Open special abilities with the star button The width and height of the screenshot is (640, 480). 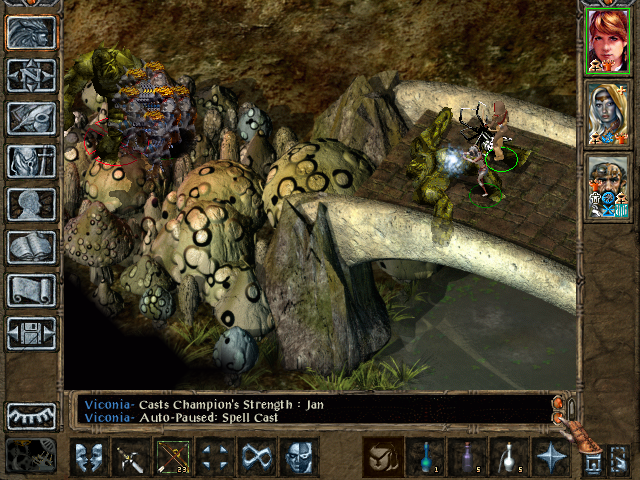550,458
